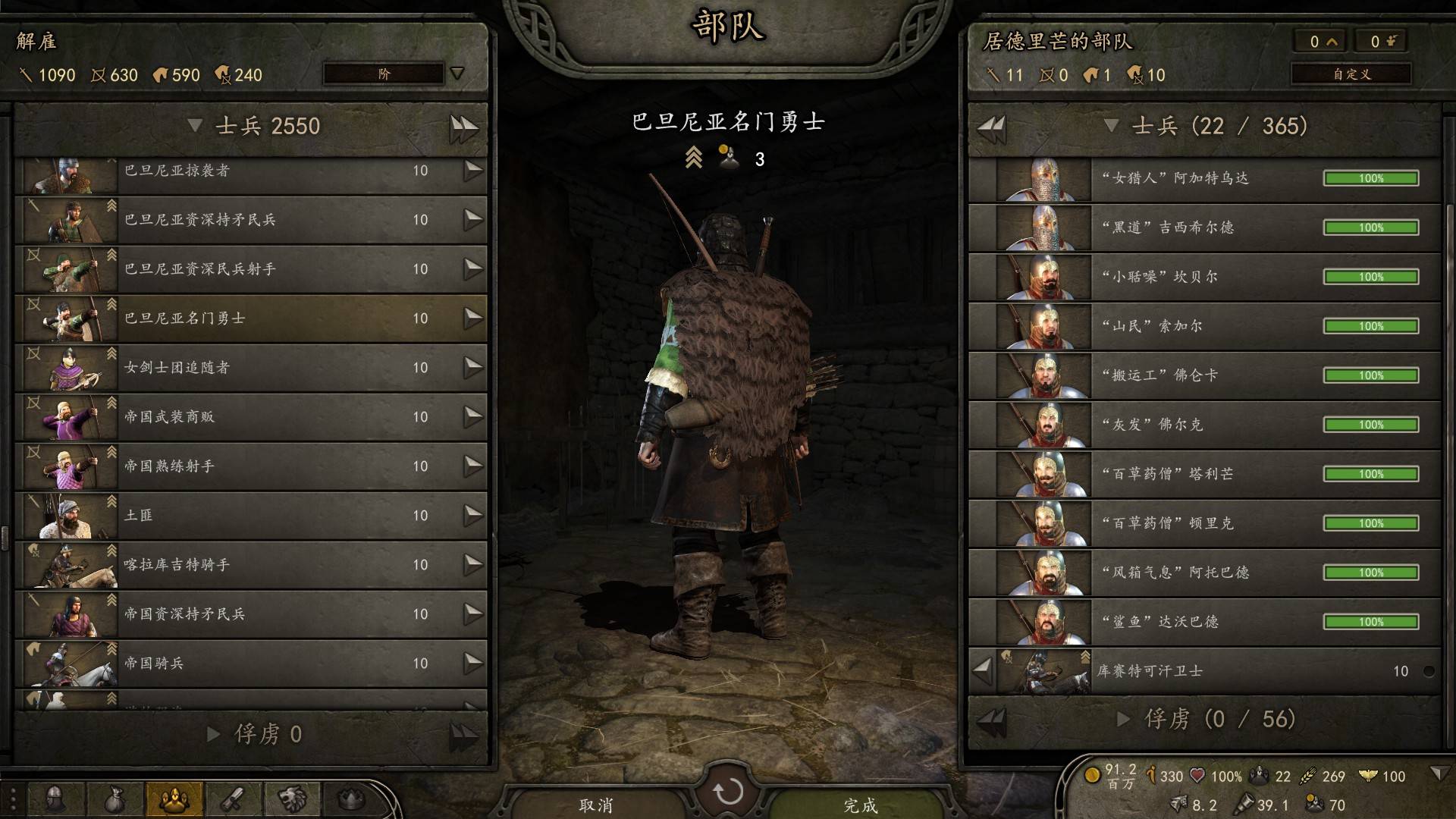Select the 帝国武装商贩 troop row
Viewport: 1456px width, 819px height.
tap(250, 417)
